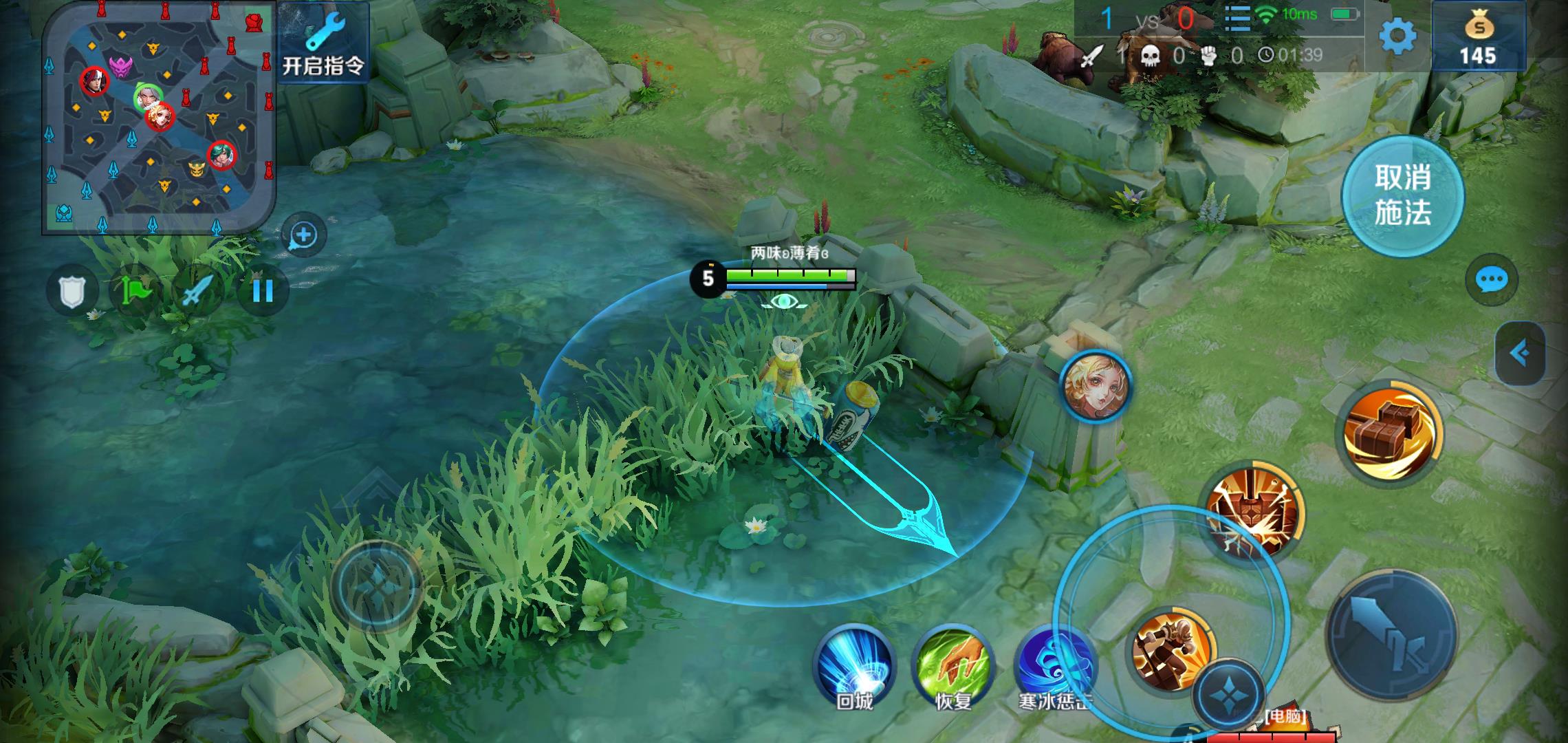Expand the side panel arrow tab
Viewport: 1568px width, 743px height.
pyautogui.click(x=1521, y=354)
